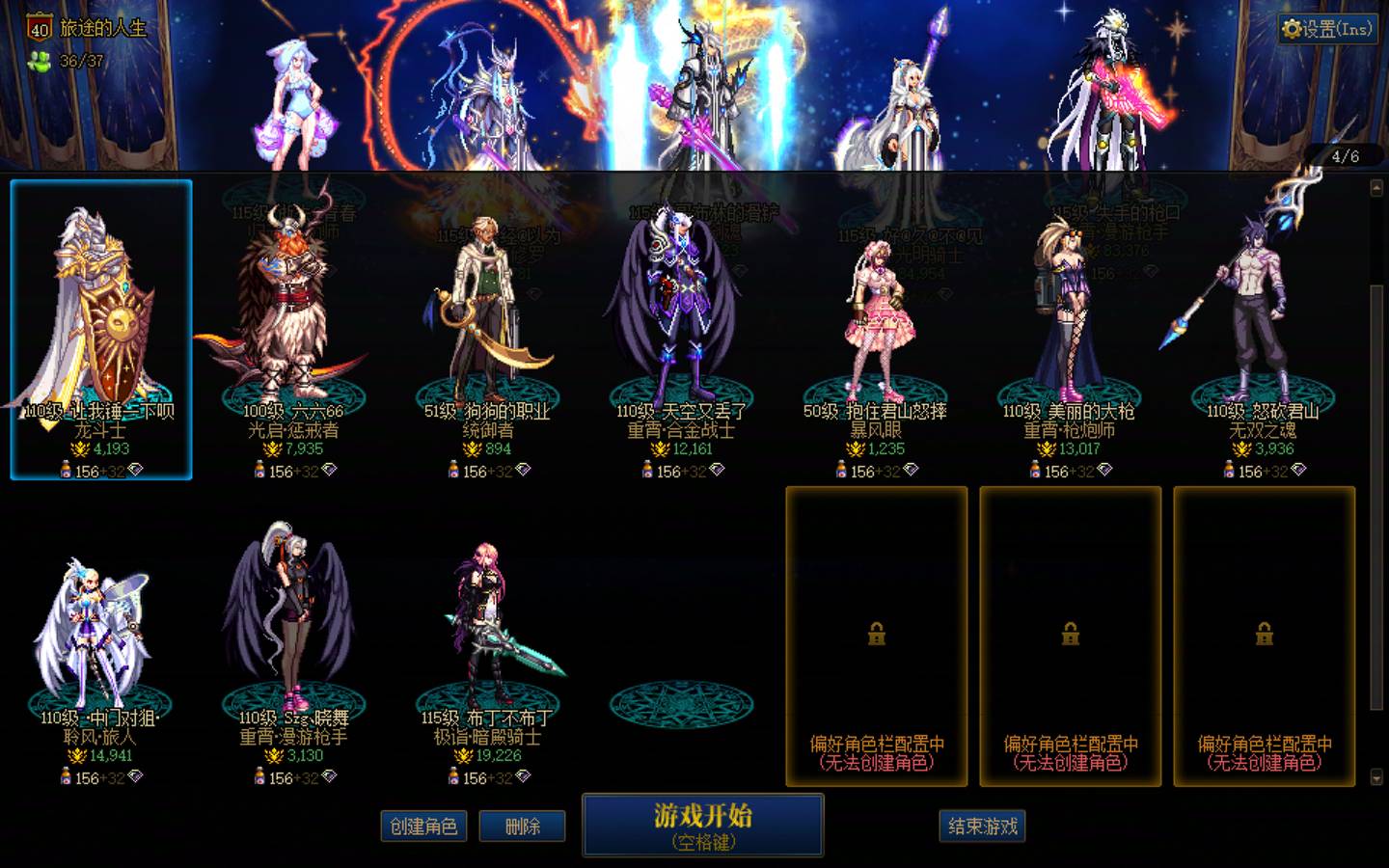1389x868 pixels.
Task: Click the 删除 delete button
Action: (522, 826)
